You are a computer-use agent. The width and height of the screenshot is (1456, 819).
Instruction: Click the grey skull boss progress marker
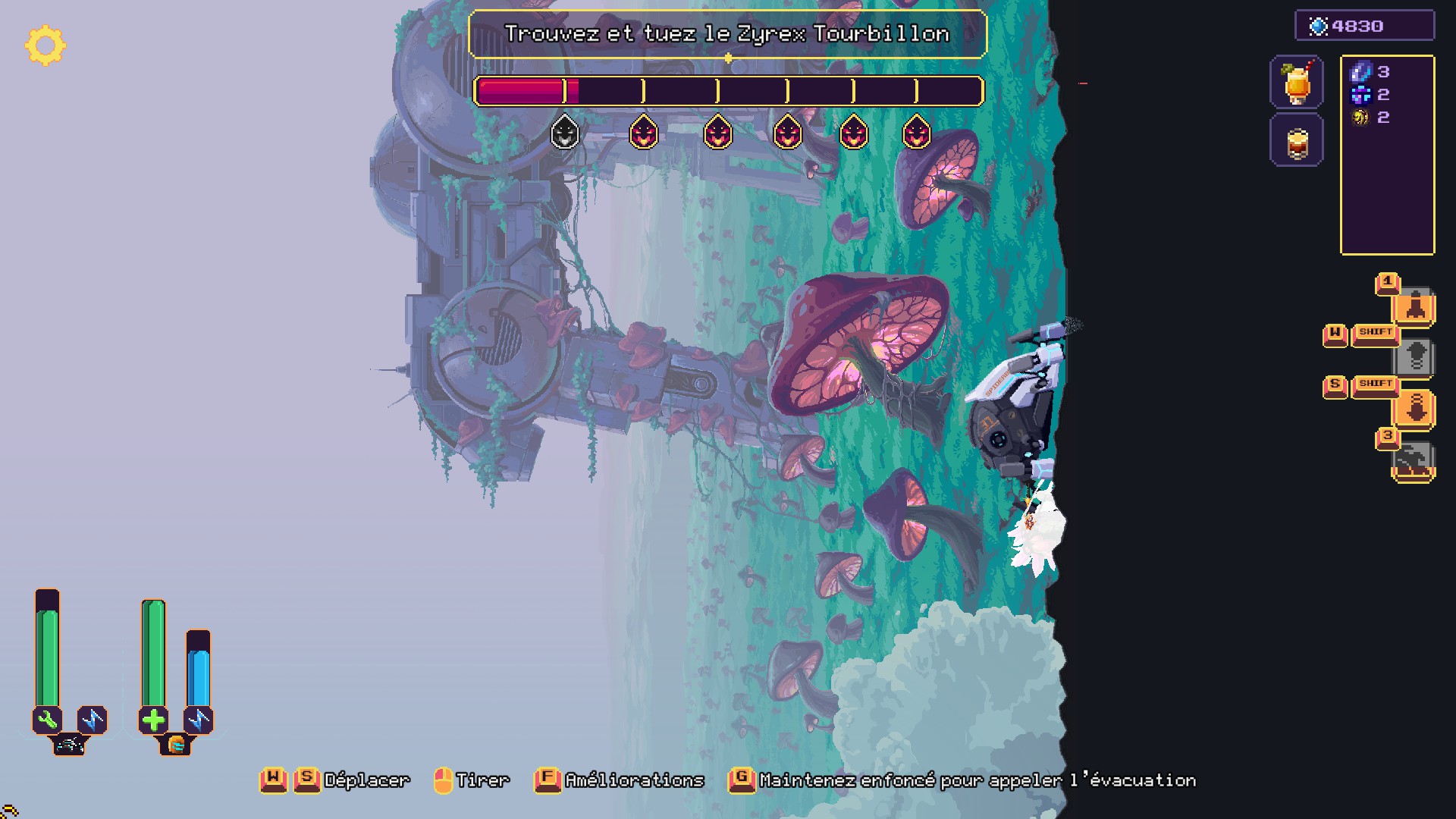coord(564,133)
